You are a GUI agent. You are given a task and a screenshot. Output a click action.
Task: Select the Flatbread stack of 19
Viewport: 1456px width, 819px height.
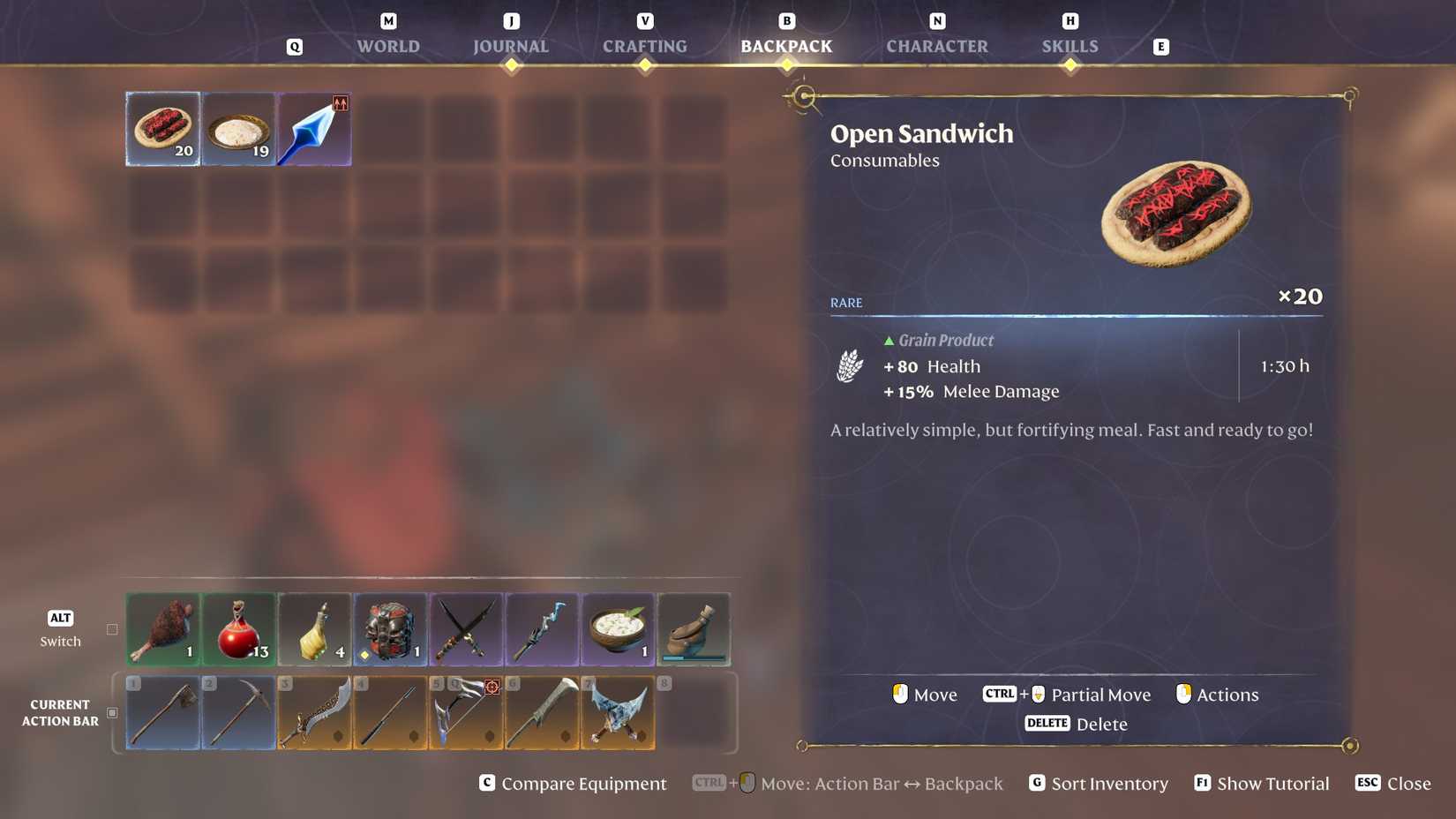(x=238, y=128)
